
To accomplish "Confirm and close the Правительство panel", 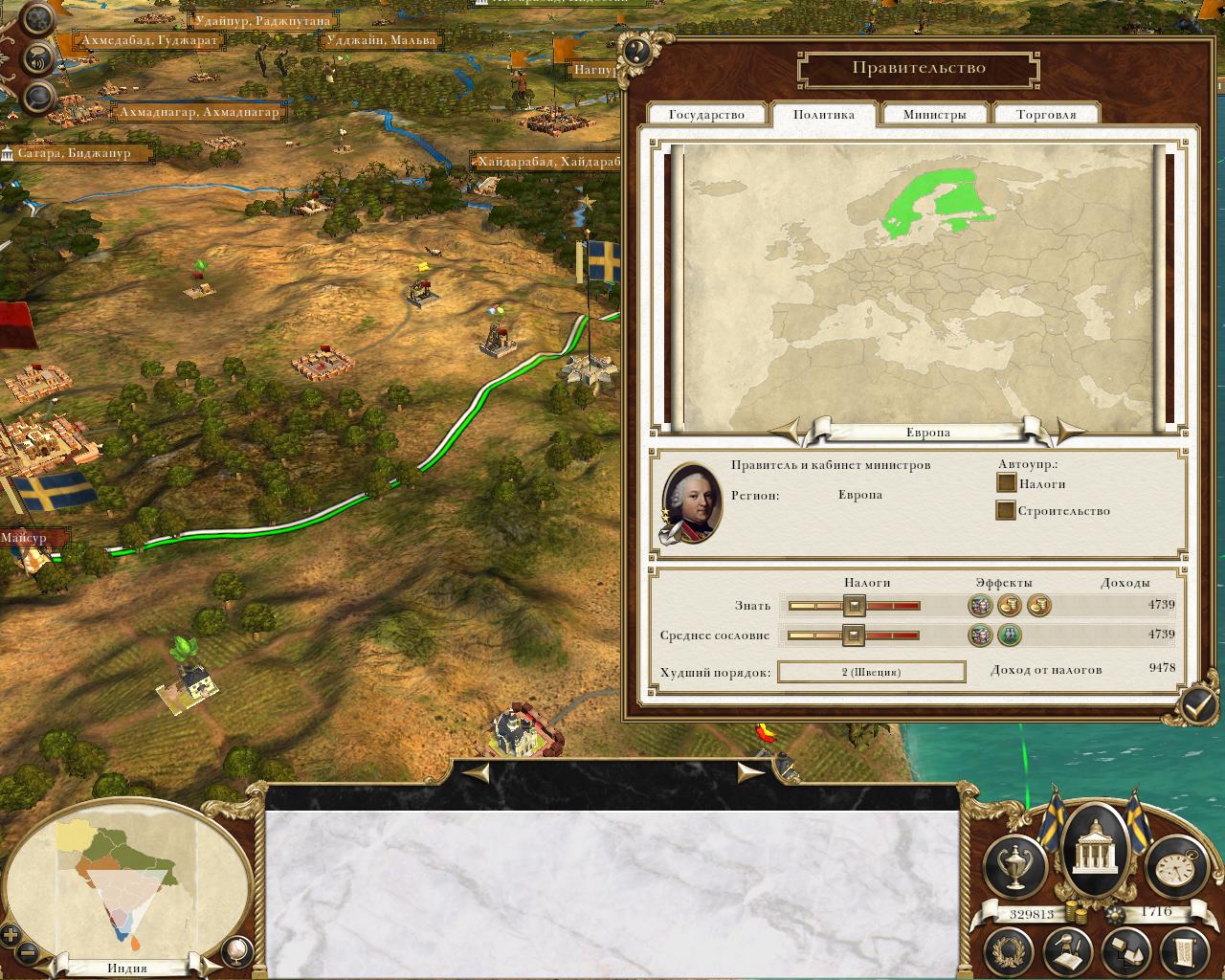I will click(1197, 706).
